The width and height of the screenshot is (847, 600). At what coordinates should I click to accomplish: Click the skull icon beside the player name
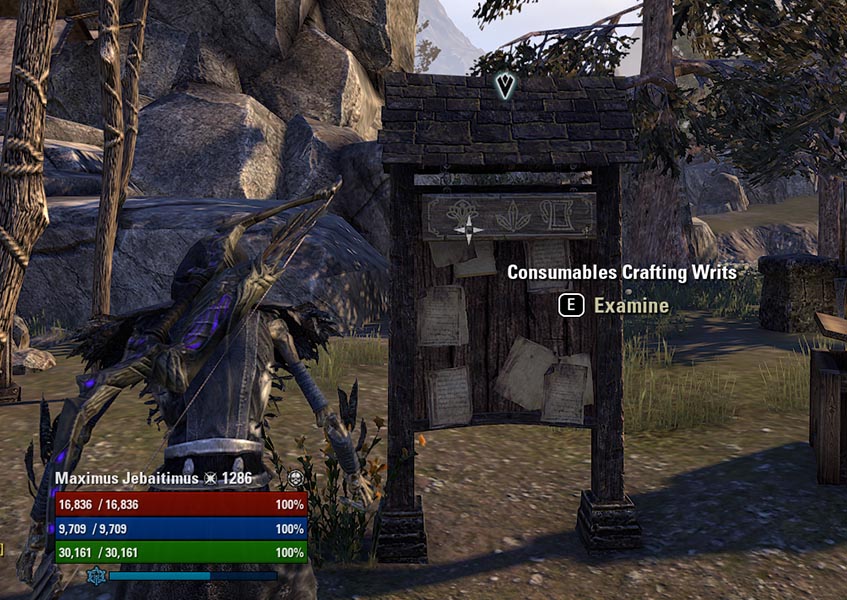pos(296,479)
